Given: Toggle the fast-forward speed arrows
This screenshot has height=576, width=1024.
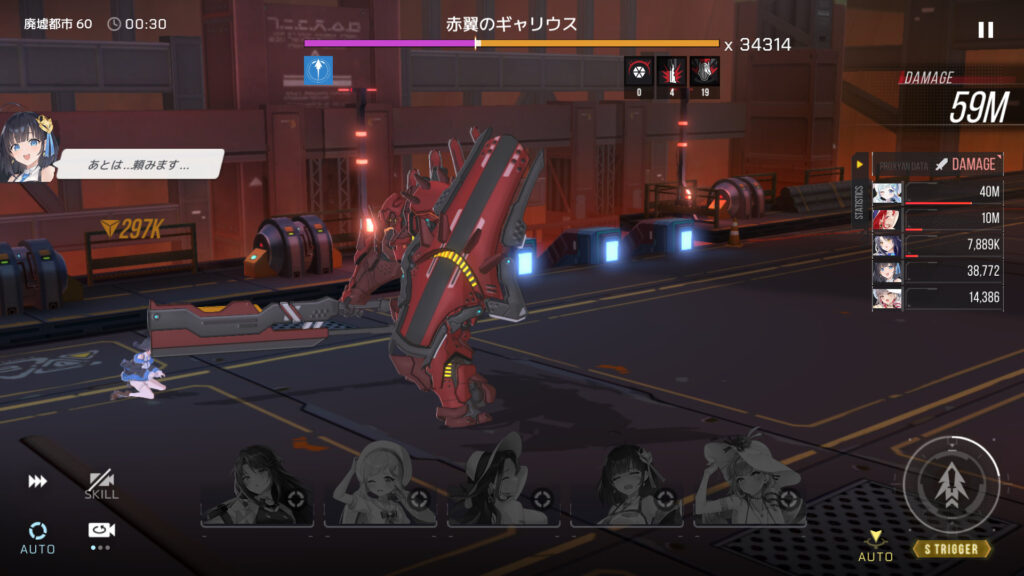Looking at the screenshot, I should pos(37,482).
